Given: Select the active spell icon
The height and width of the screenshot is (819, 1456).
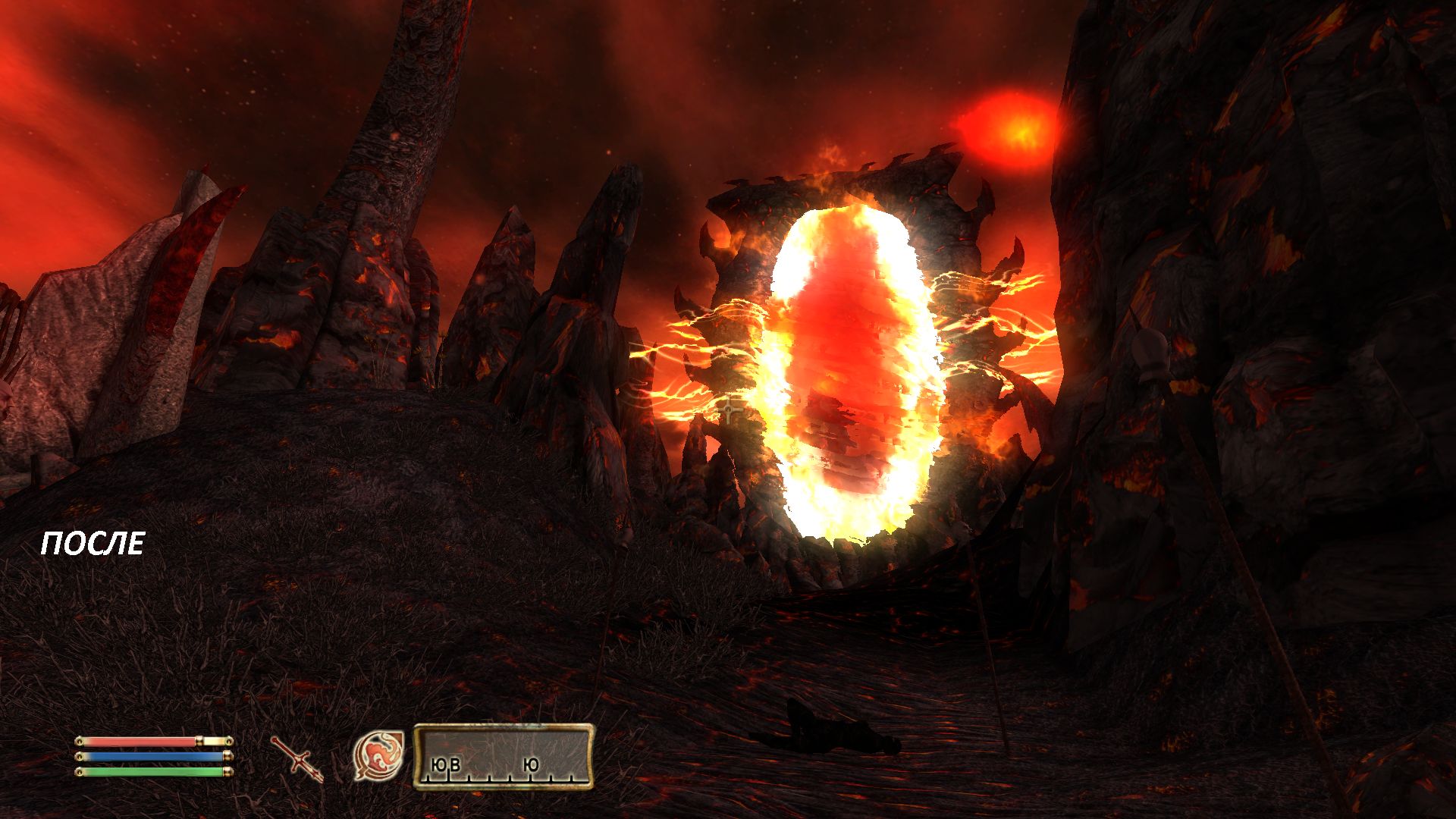Looking at the screenshot, I should click(378, 755).
